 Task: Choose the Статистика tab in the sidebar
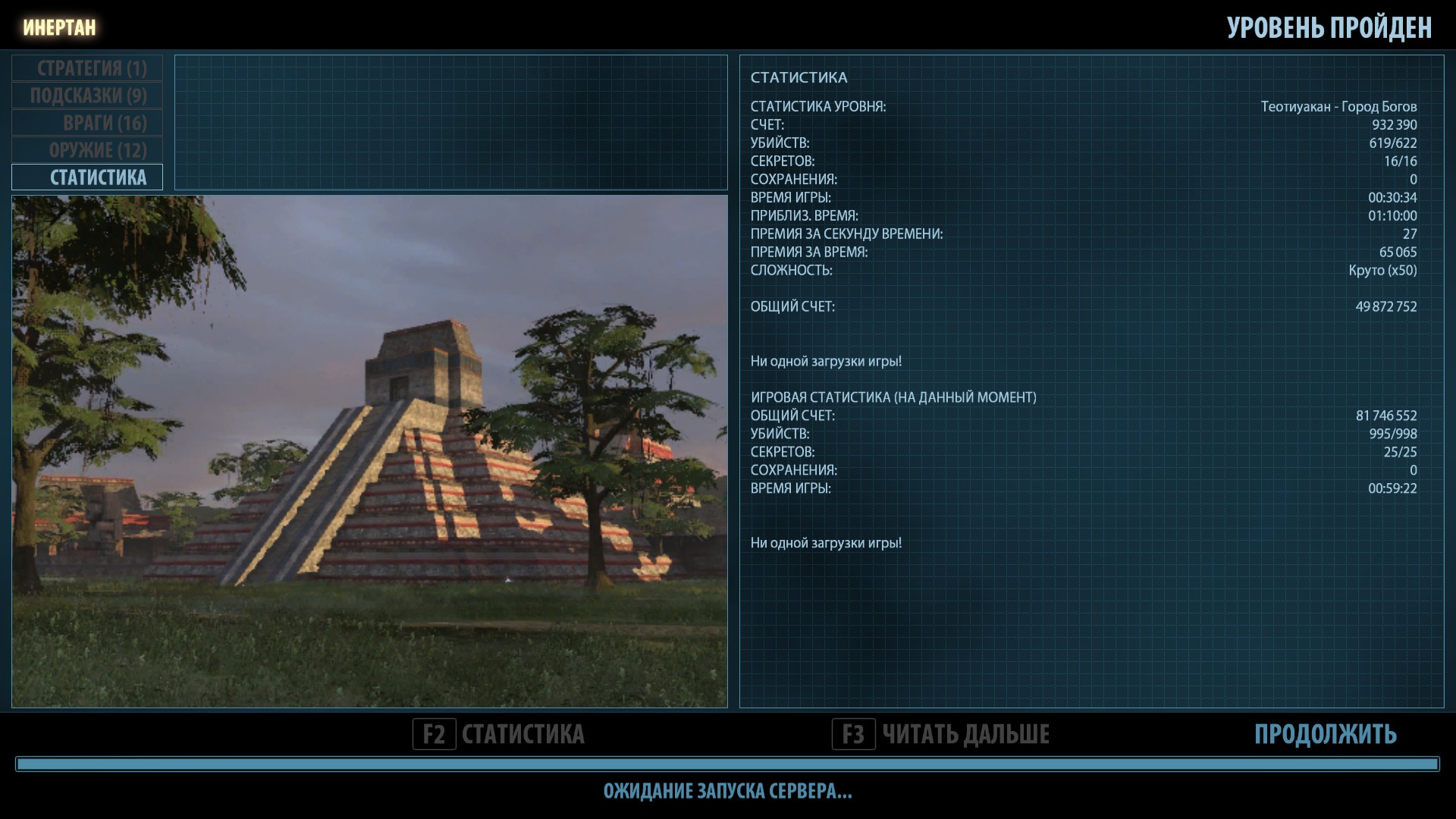coord(87,177)
